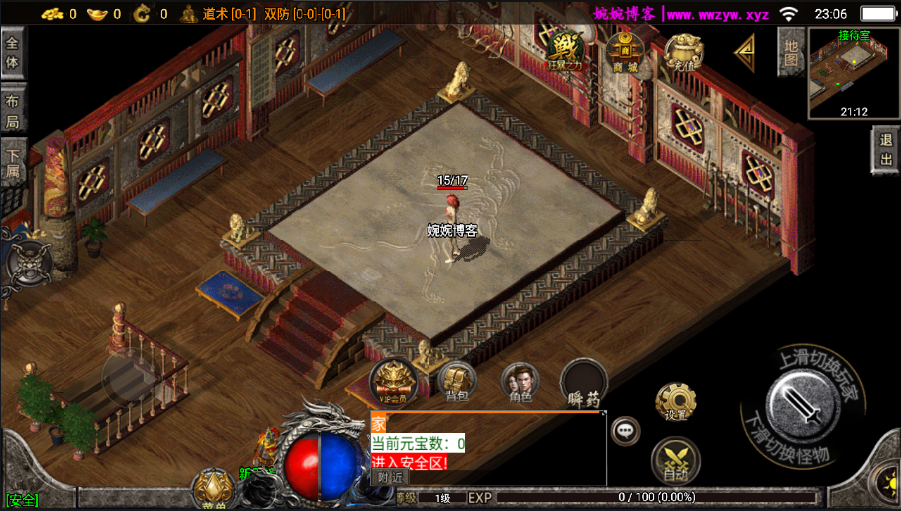Toggle 自动 auto-combat button
The width and height of the screenshot is (901, 511).
point(676,461)
